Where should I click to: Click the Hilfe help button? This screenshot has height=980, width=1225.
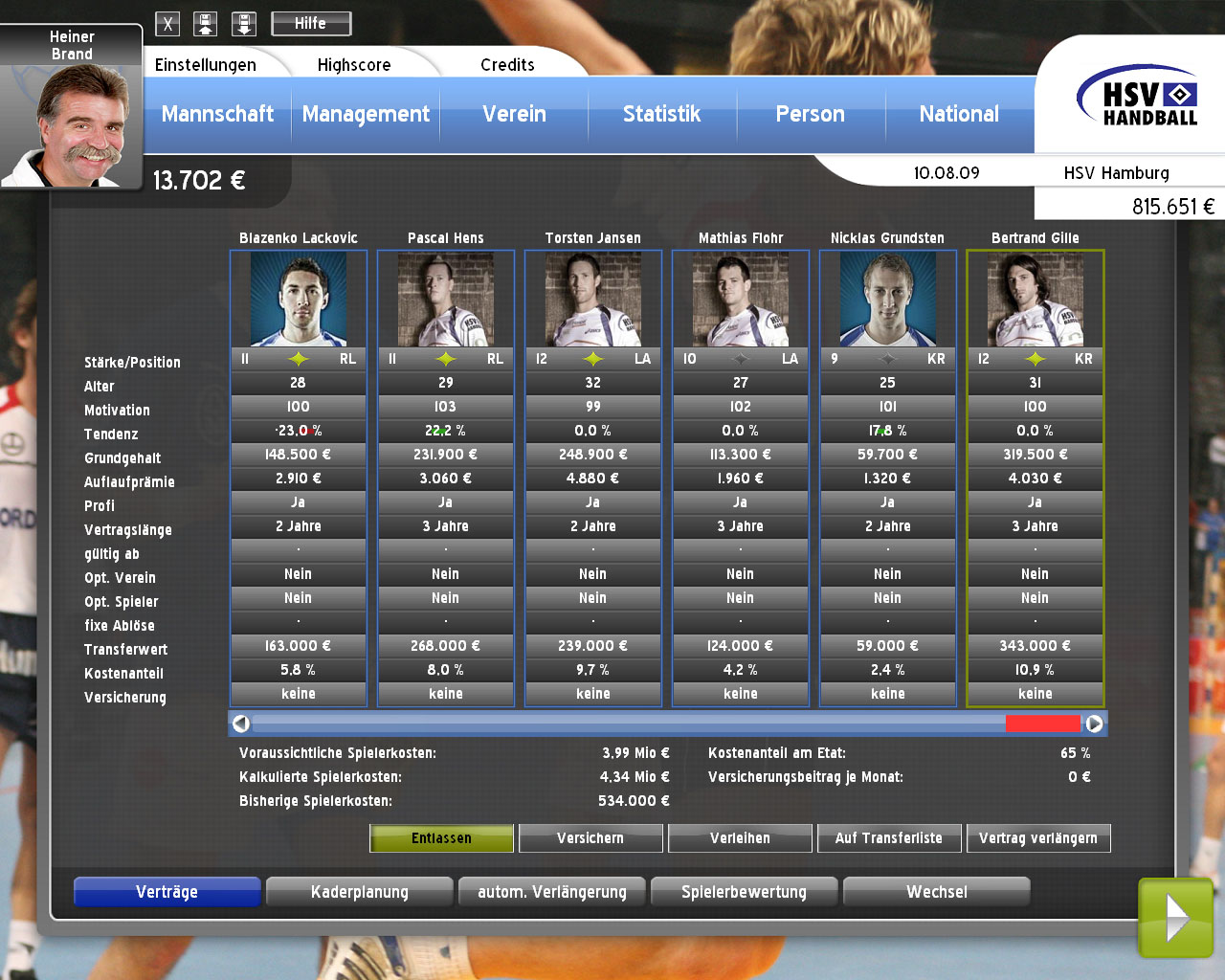[311, 24]
